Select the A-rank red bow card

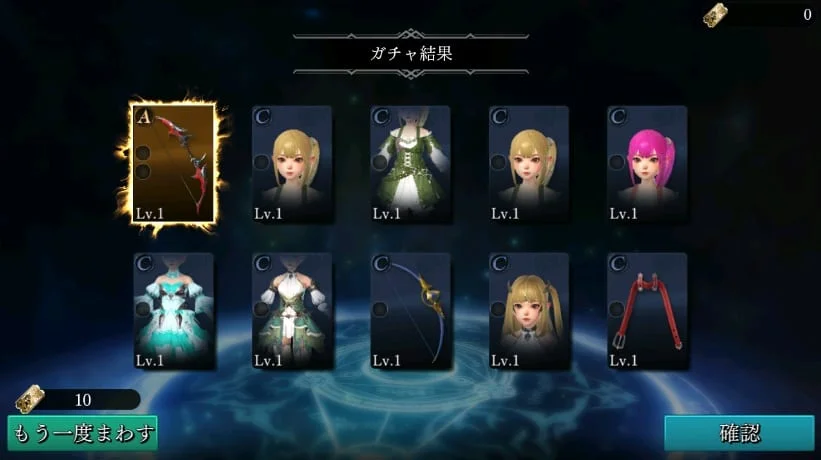pyautogui.click(x=174, y=165)
